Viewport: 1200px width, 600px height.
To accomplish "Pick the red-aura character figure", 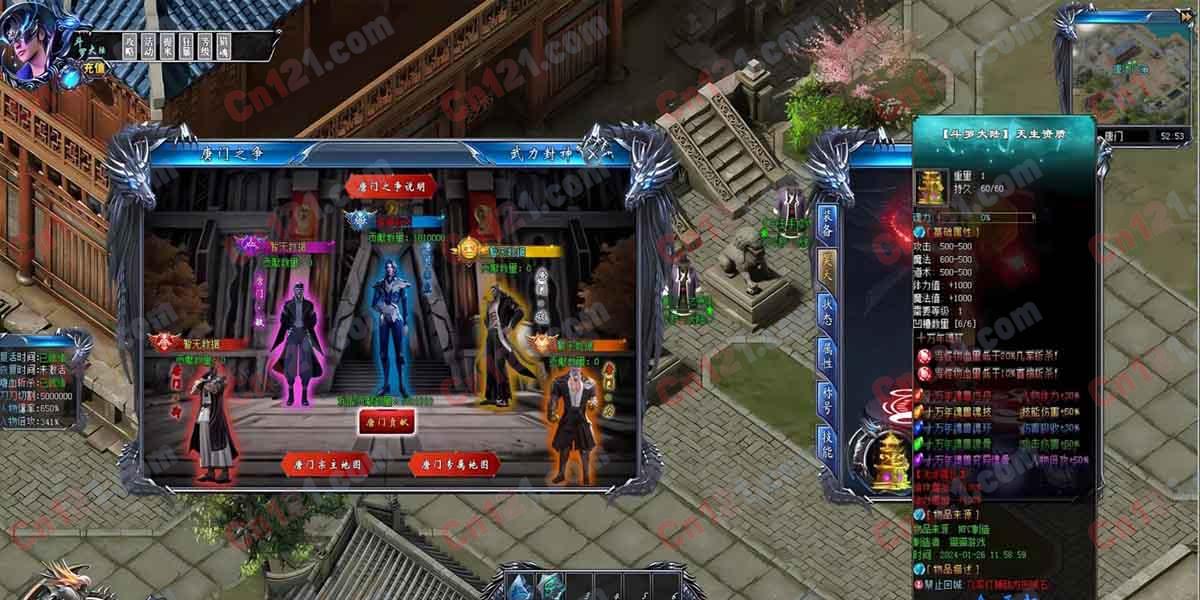I will pyautogui.click(x=209, y=415).
